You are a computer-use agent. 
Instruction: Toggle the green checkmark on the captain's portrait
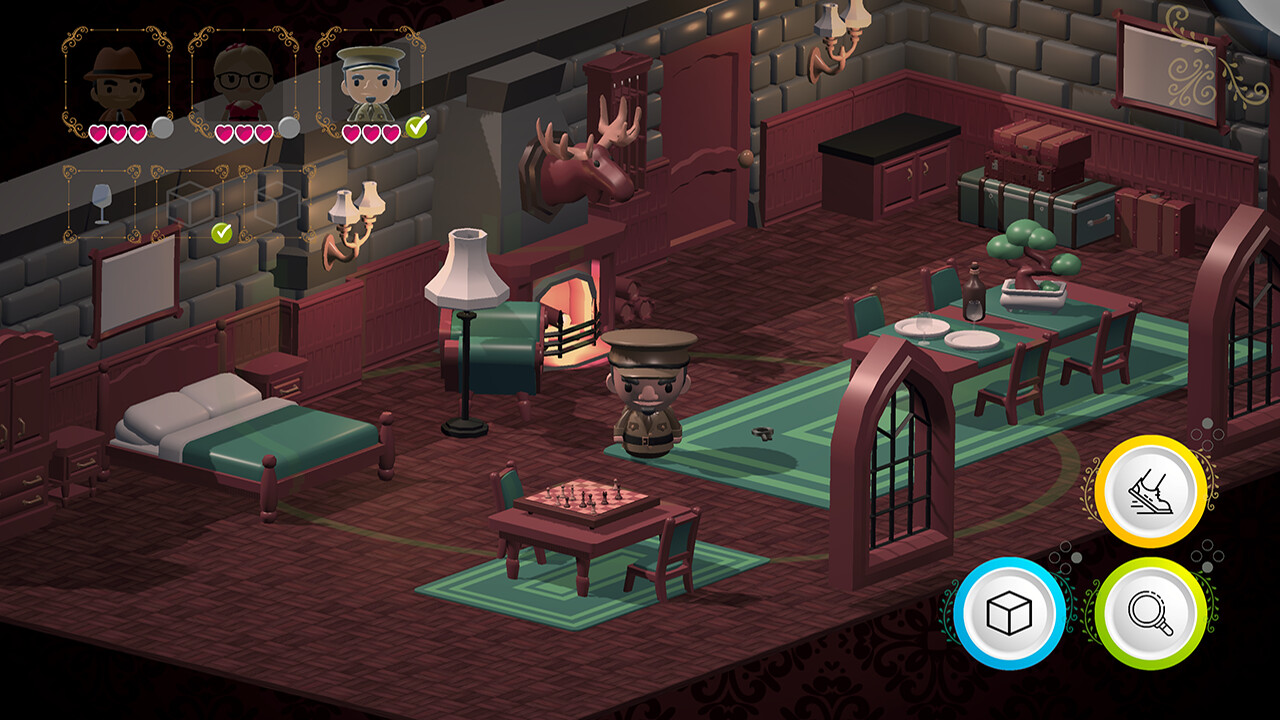(418, 127)
